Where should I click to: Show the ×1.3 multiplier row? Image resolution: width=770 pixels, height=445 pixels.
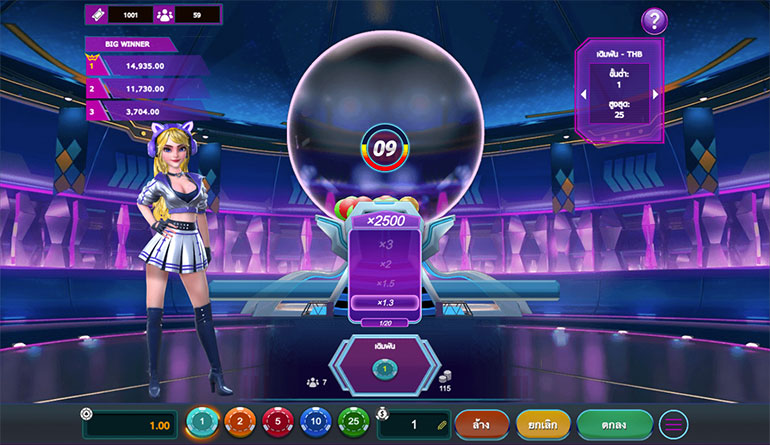point(385,302)
